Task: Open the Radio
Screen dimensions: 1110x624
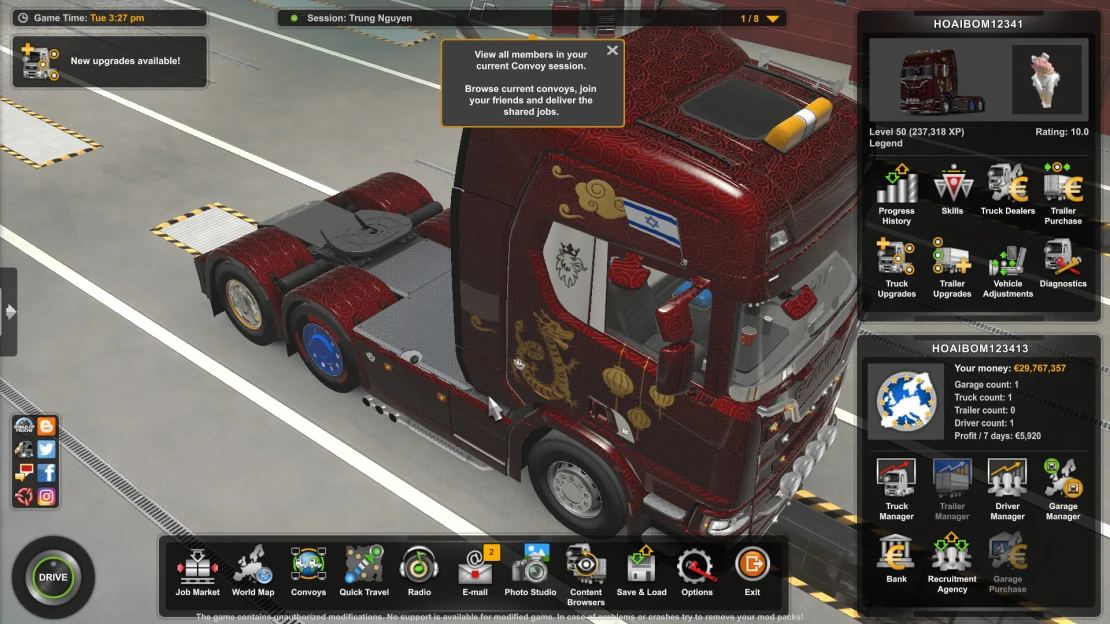Action: [419, 569]
